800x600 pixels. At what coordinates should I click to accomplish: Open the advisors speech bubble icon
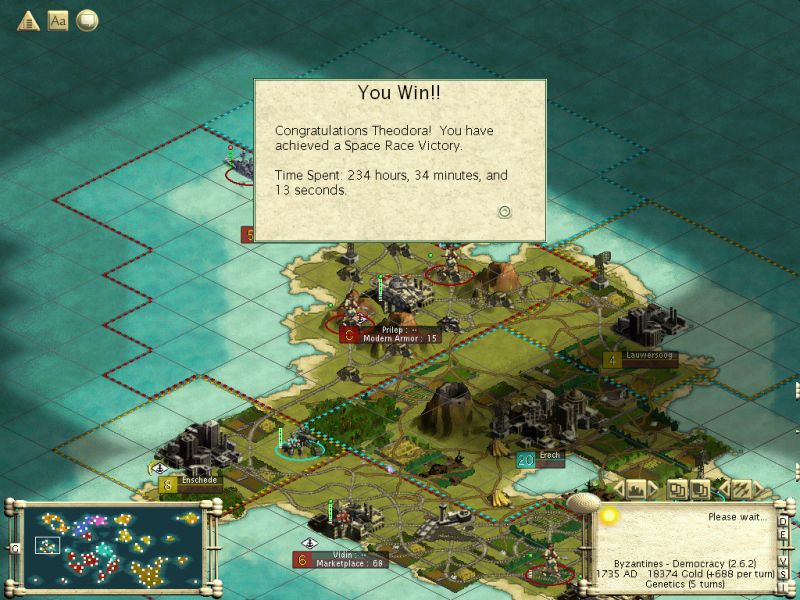point(88,20)
